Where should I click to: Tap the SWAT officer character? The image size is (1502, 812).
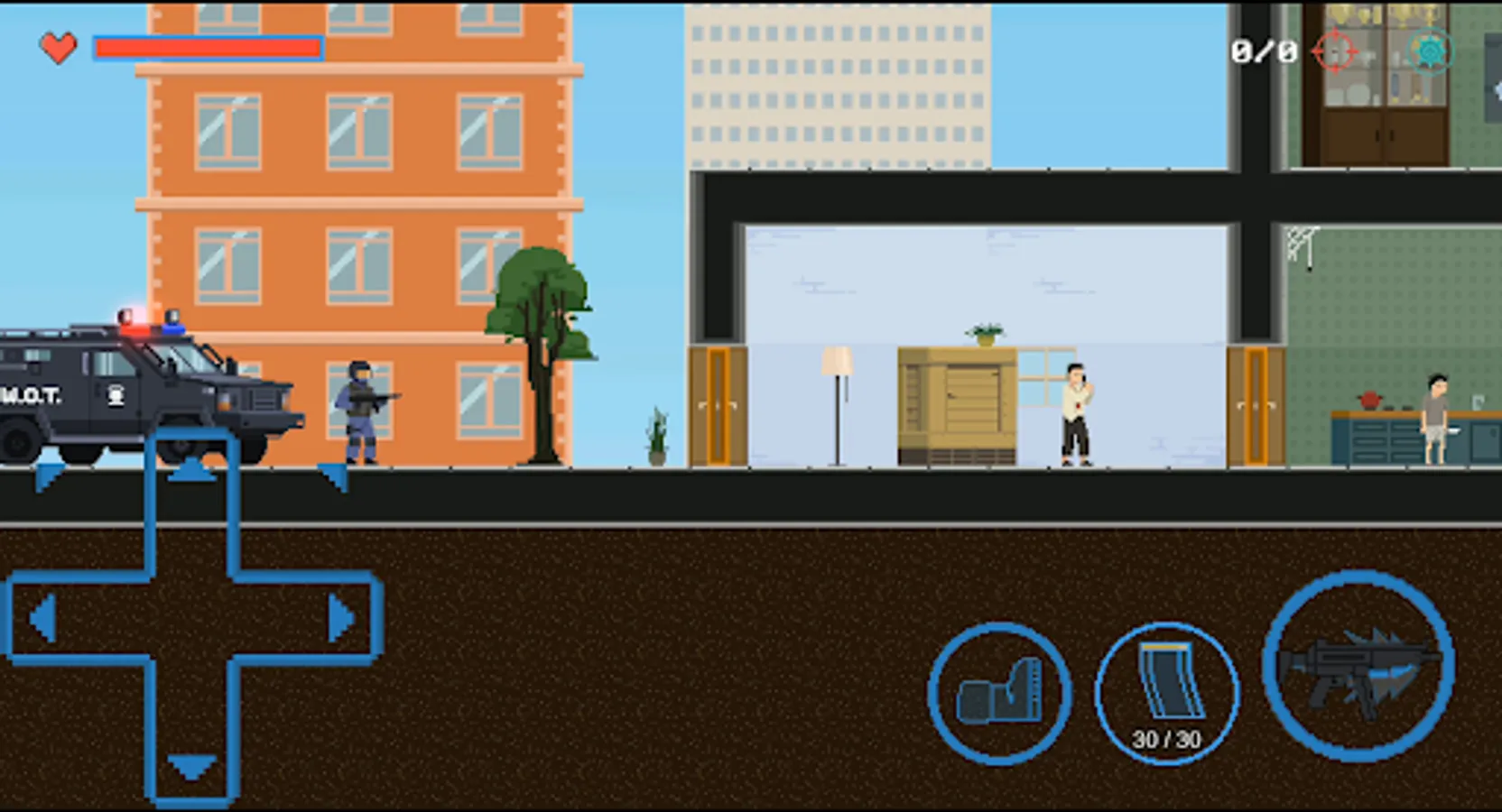tap(359, 406)
